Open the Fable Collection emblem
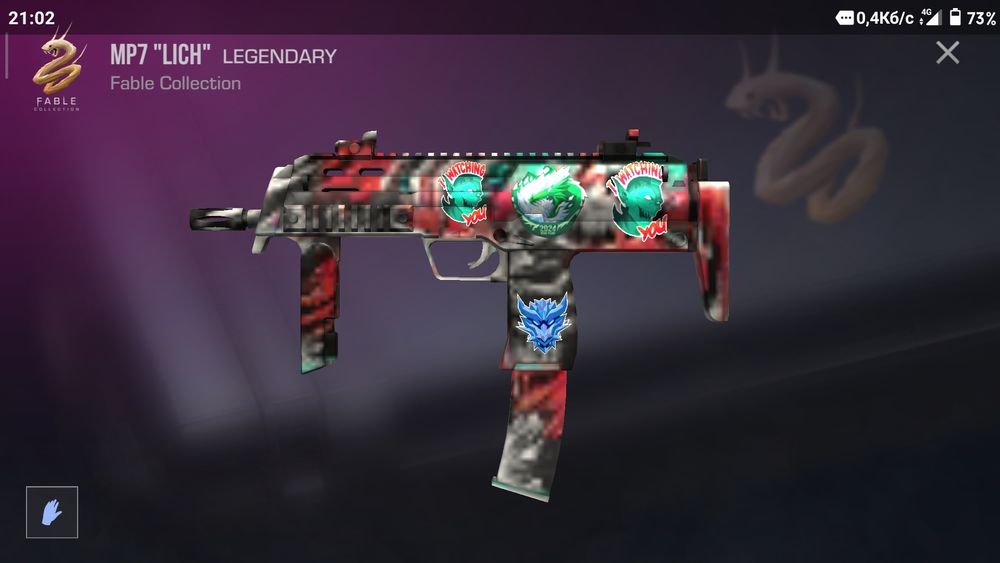The width and height of the screenshot is (1000, 563). (56, 70)
